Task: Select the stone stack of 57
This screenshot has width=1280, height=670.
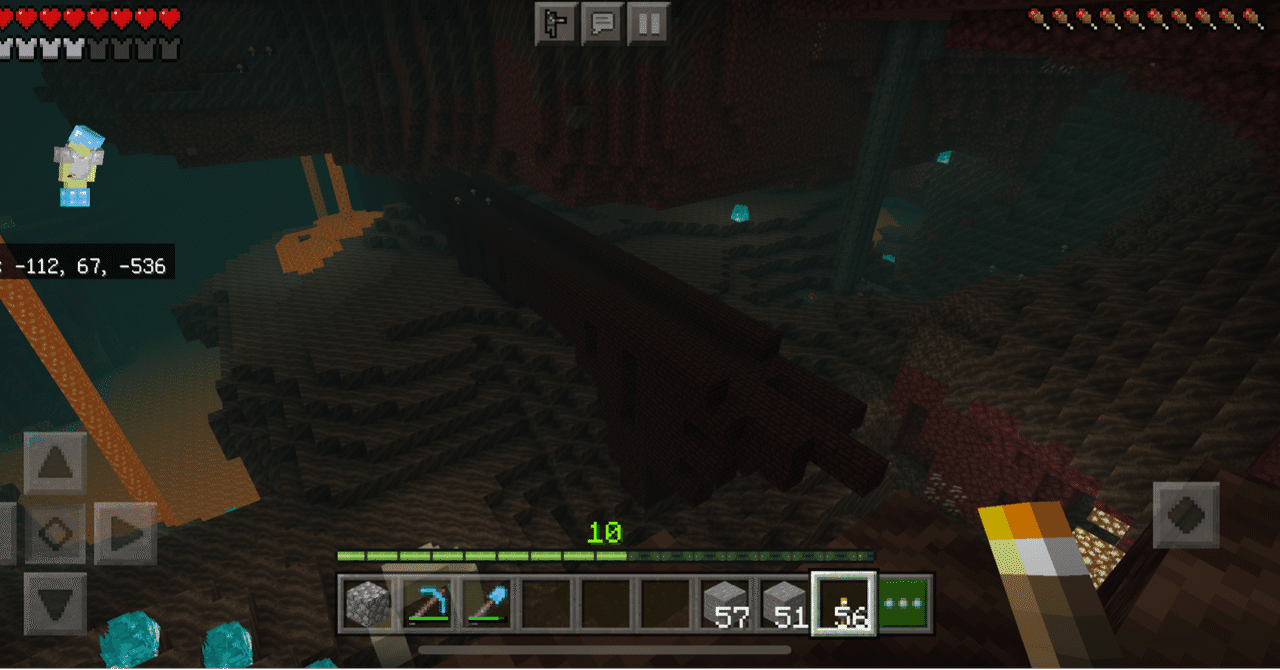Action: (727, 603)
